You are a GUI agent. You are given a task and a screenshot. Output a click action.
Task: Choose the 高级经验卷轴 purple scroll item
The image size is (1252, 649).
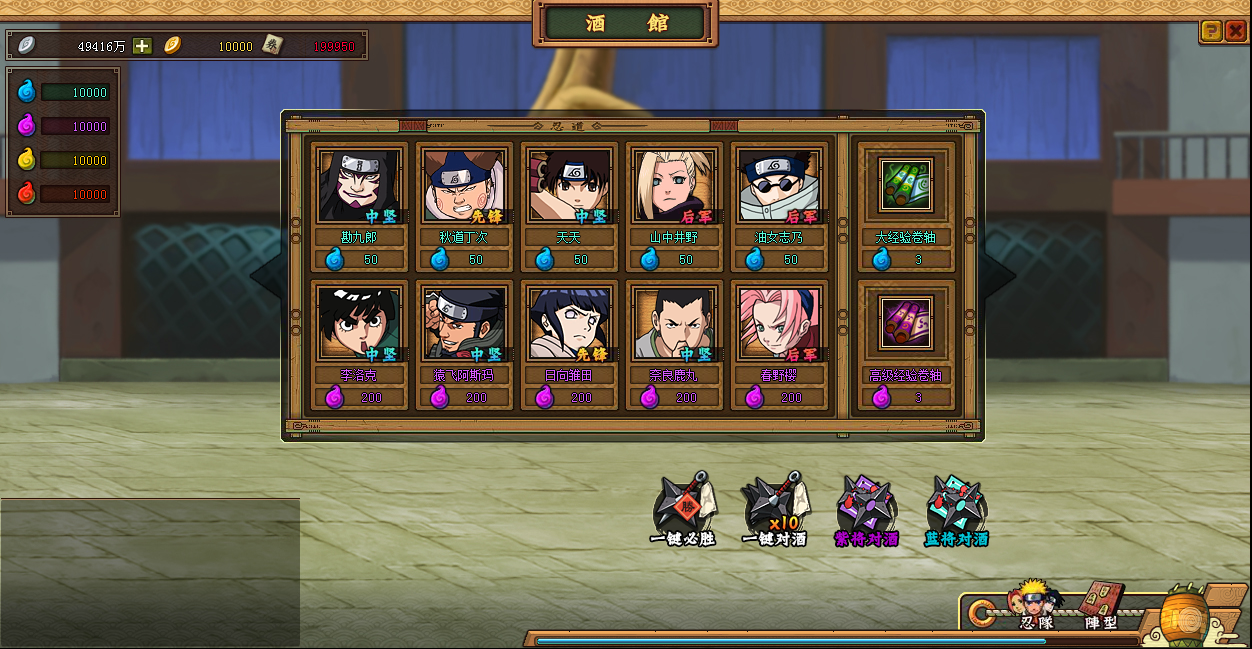906,323
